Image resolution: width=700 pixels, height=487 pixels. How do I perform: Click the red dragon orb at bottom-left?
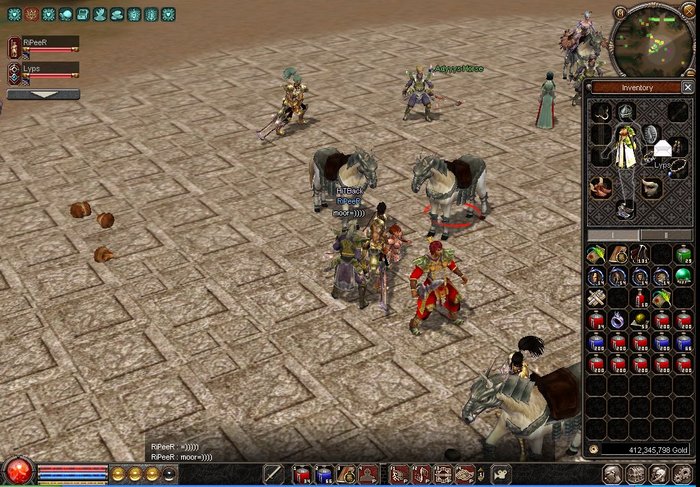pos(17,471)
